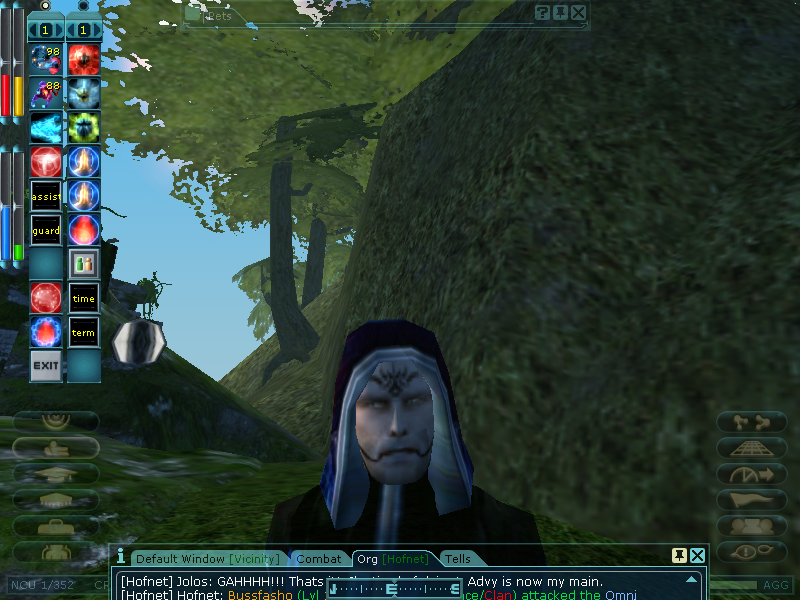Image resolution: width=800 pixels, height=600 pixels.
Task: Activate the green swirling eye ability
Action: coord(84,128)
